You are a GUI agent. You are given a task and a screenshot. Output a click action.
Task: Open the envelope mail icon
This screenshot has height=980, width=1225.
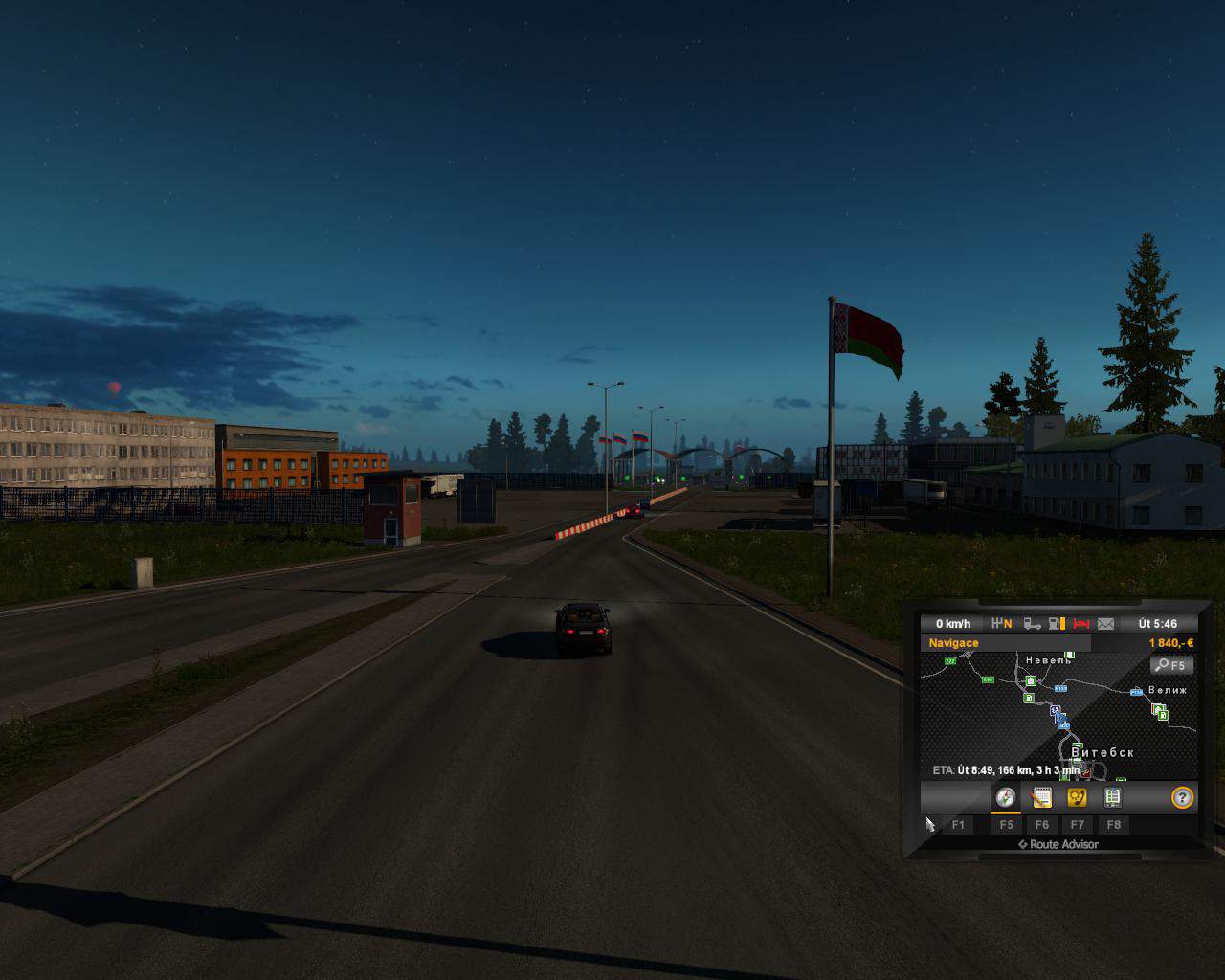(x=1105, y=624)
